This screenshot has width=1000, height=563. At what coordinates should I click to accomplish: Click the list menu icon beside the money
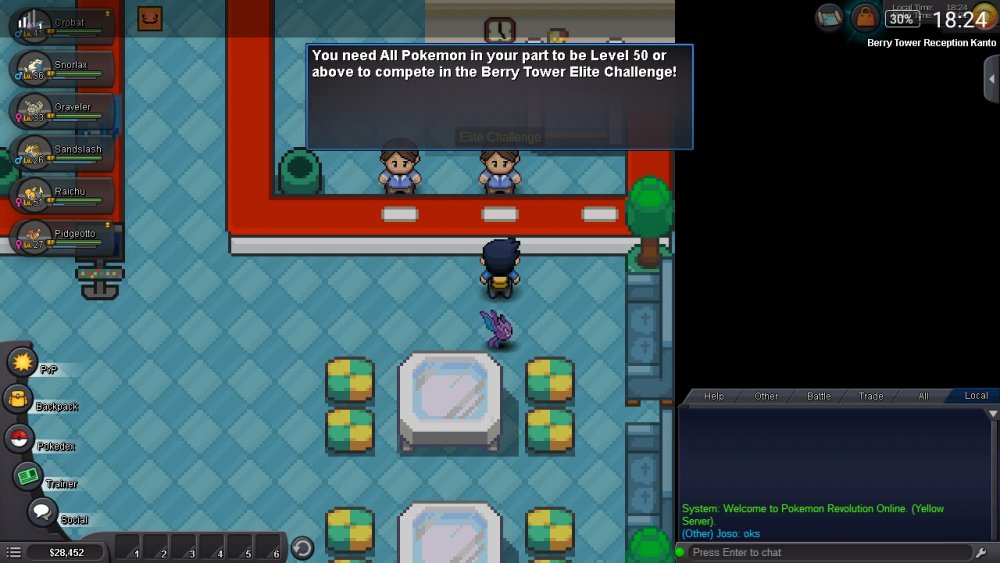click(x=13, y=552)
